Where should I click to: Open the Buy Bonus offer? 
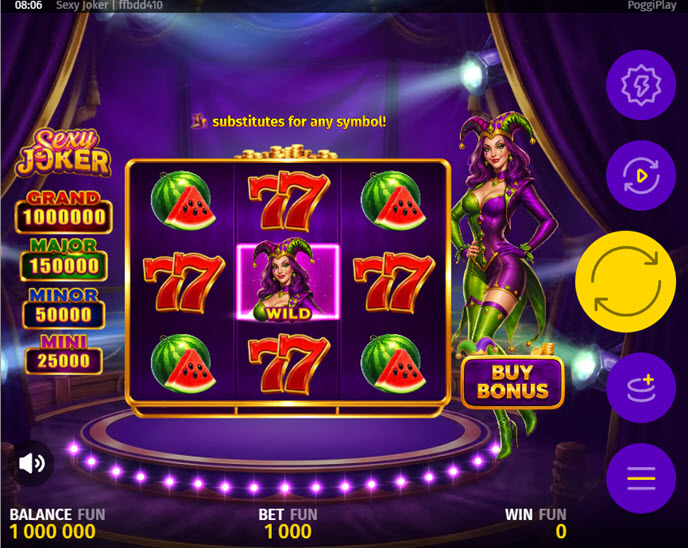(513, 381)
